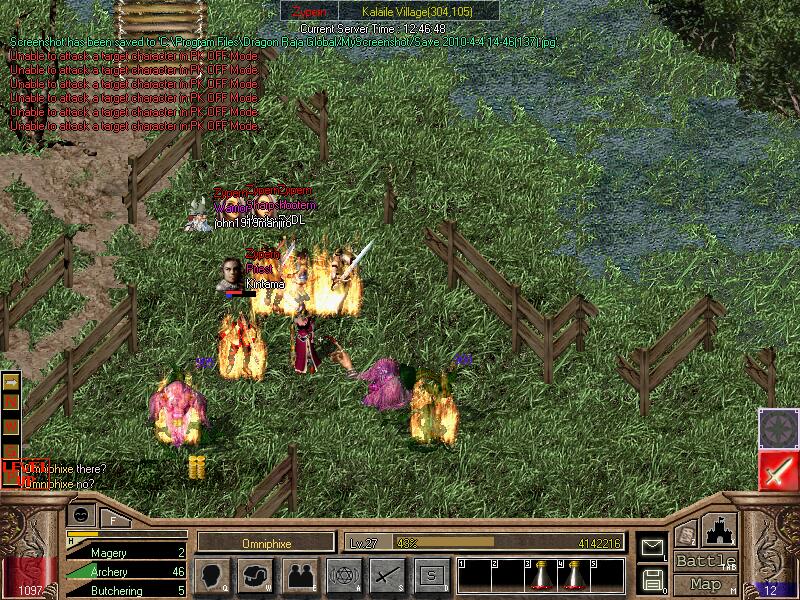Screen dimensions: 800x600
Task: Activate the red sword attack icon
Action: coord(777,470)
